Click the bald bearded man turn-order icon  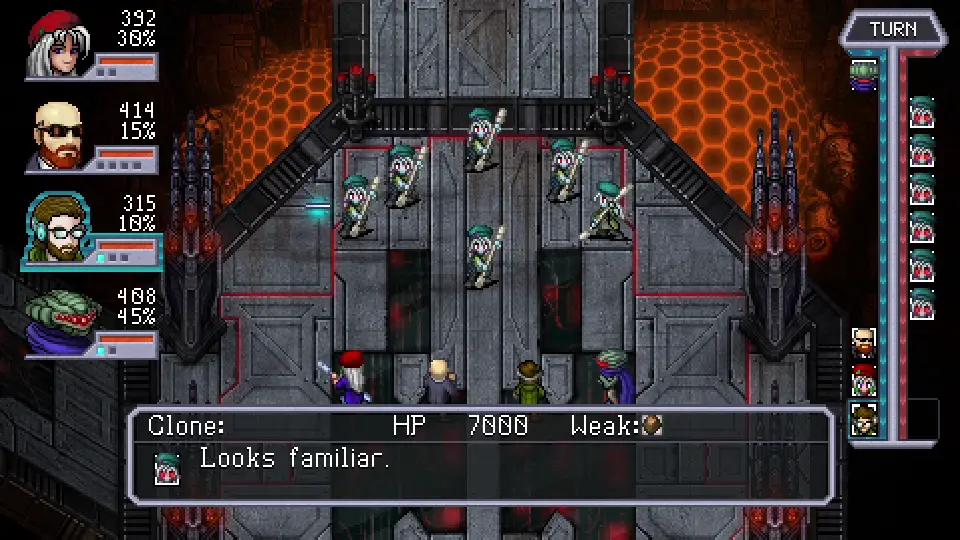click(864, 342)
